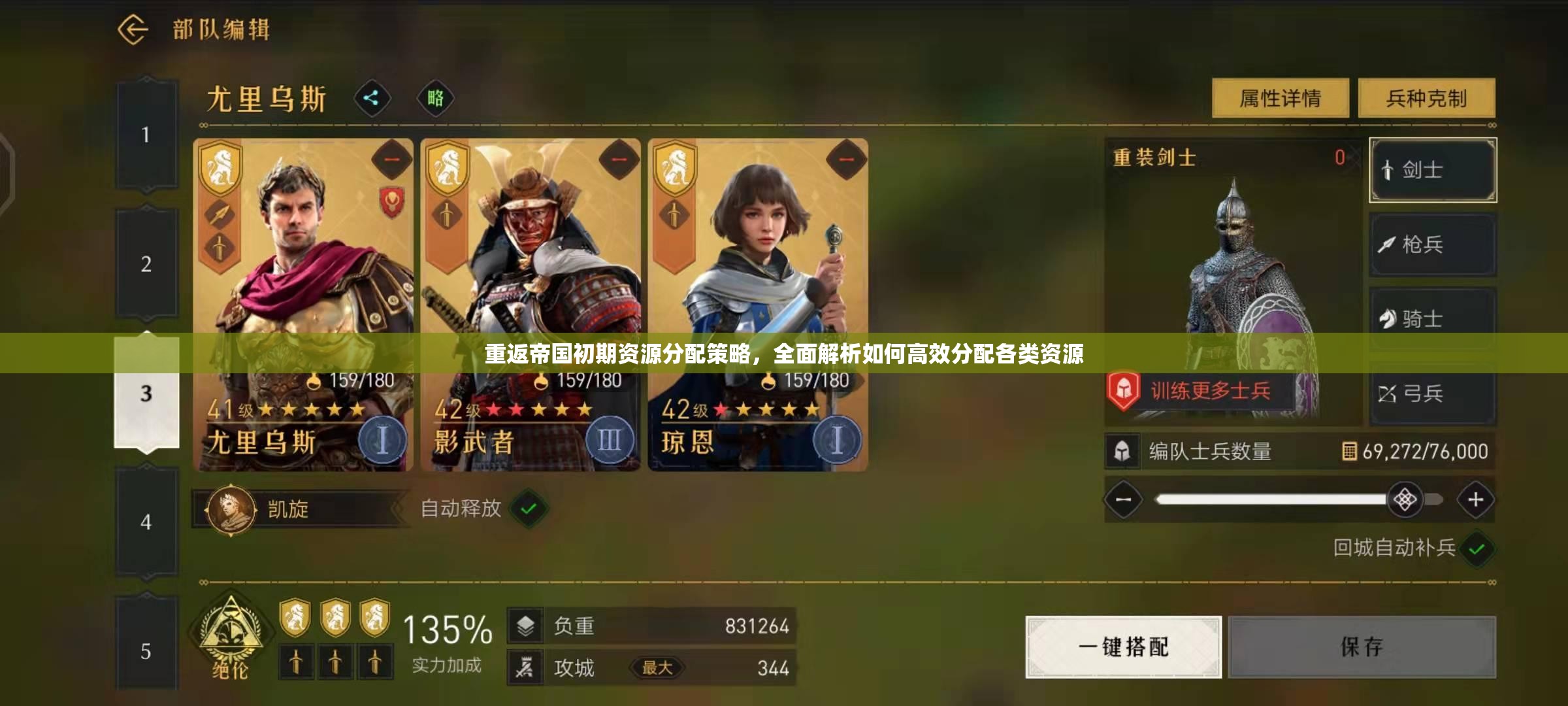Select the 枪兵 spearman troop icon
1568x706 pixels.
click(x=1432, y=244)
